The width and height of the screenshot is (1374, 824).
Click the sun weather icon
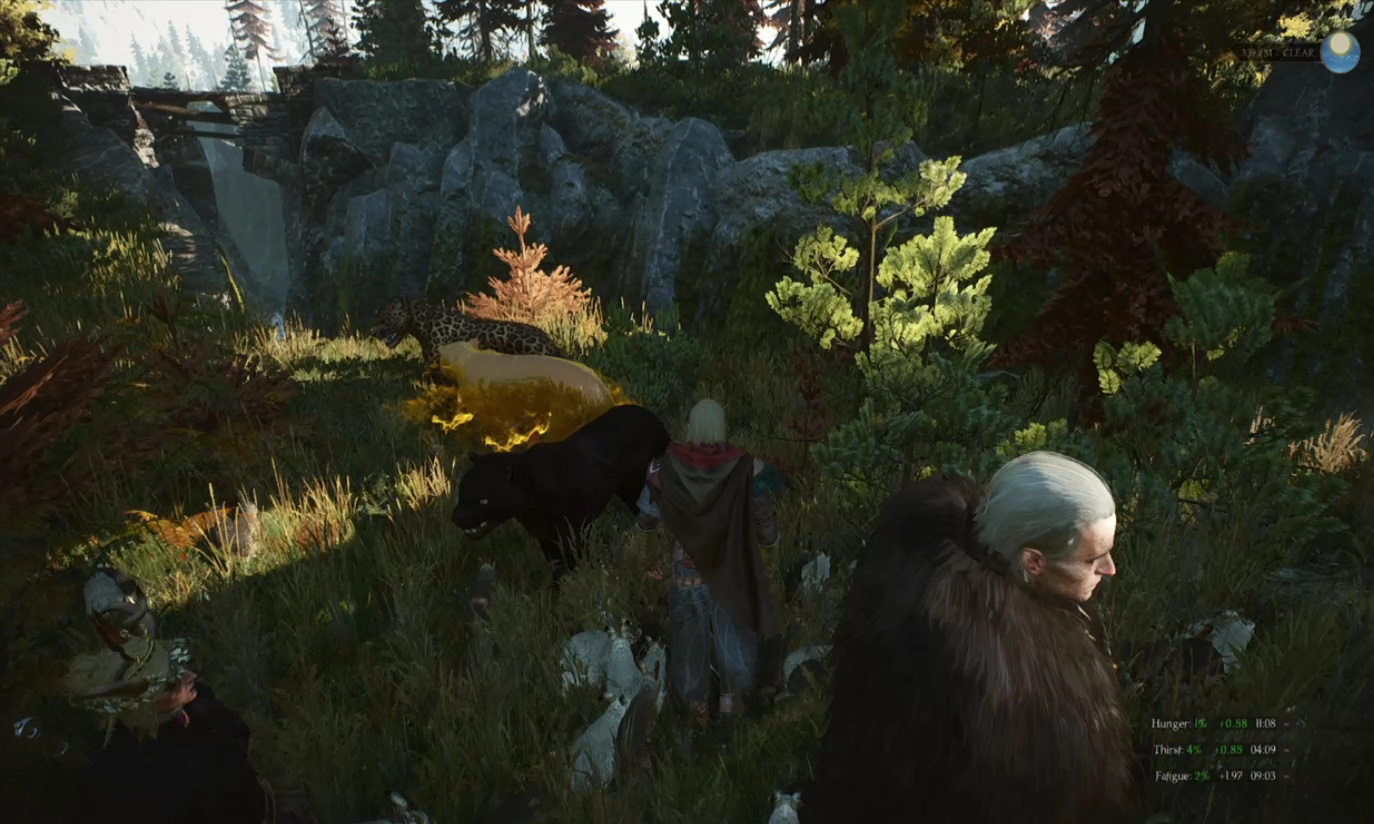point(1339,52)
